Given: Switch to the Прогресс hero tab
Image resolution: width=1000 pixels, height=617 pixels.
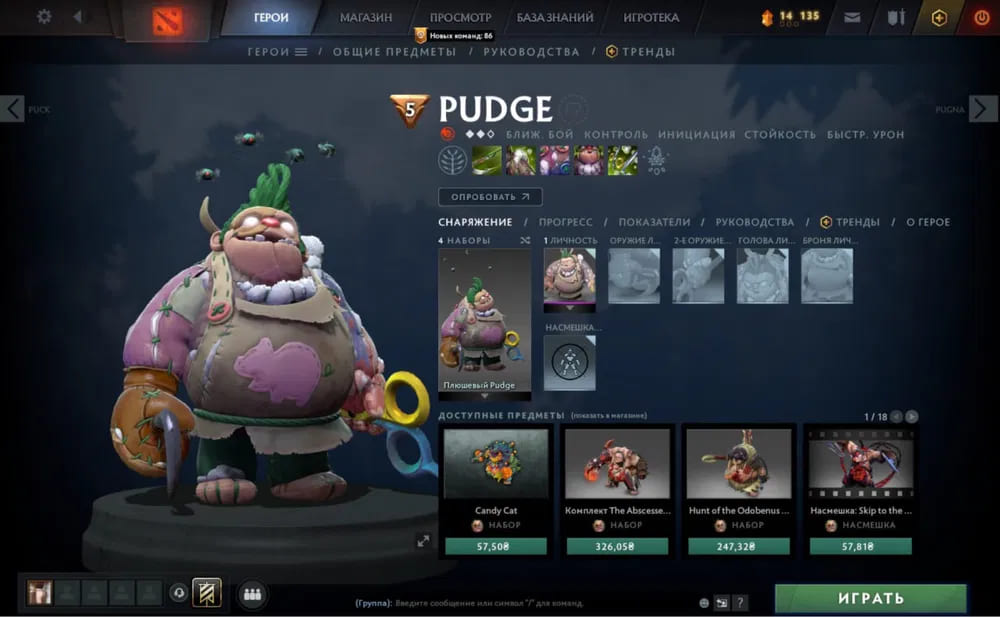Looking at the screenshot, I should tap(565, 222).
